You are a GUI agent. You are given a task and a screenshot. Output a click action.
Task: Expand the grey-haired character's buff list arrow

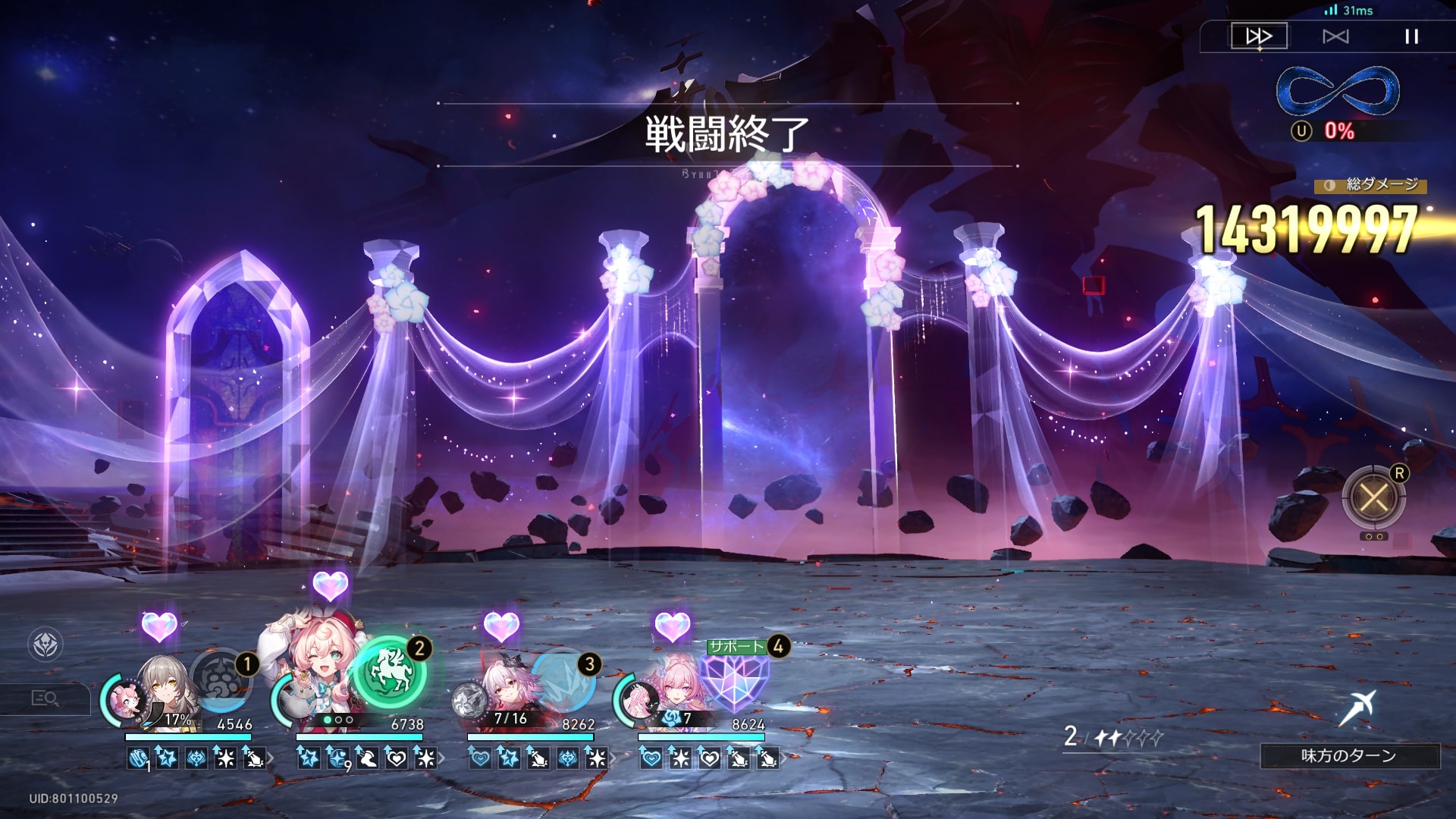(271, 758)
